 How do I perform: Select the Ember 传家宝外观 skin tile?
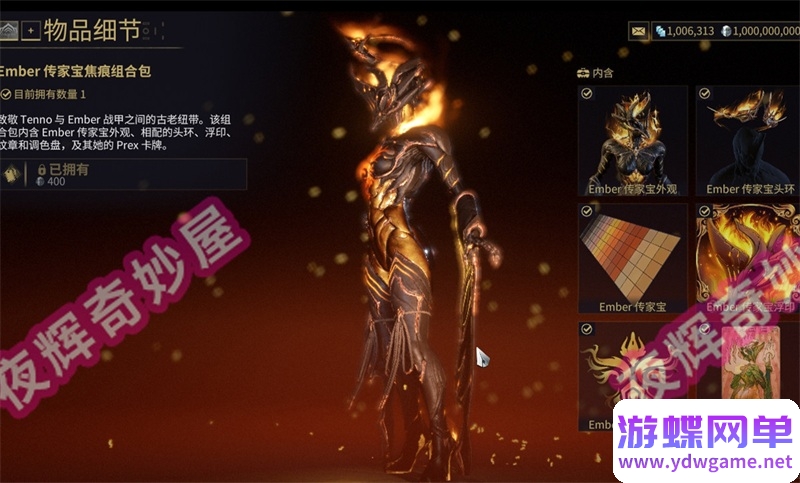(x=633, y=140)
